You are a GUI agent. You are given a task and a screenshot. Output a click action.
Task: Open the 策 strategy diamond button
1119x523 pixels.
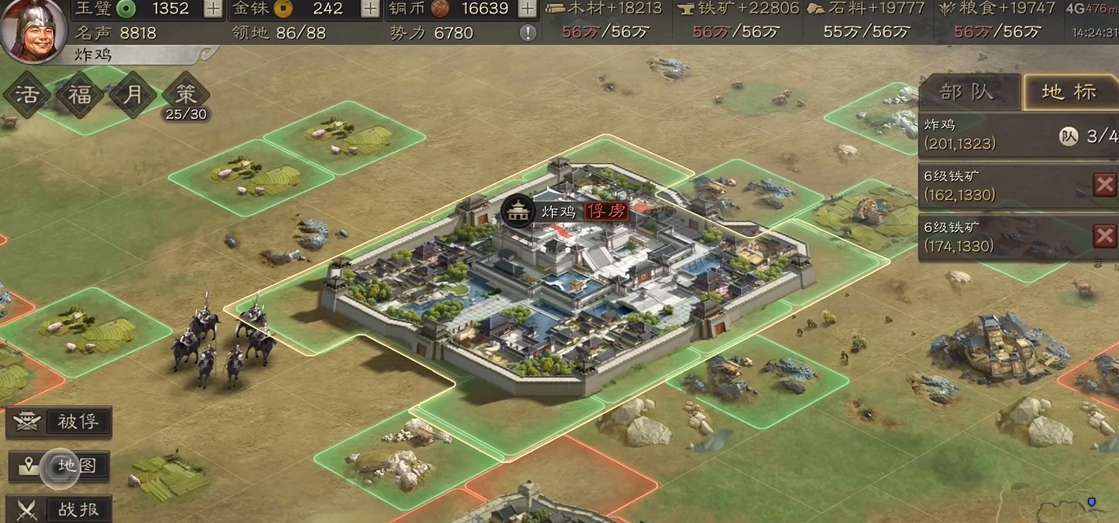pos(186,95)
